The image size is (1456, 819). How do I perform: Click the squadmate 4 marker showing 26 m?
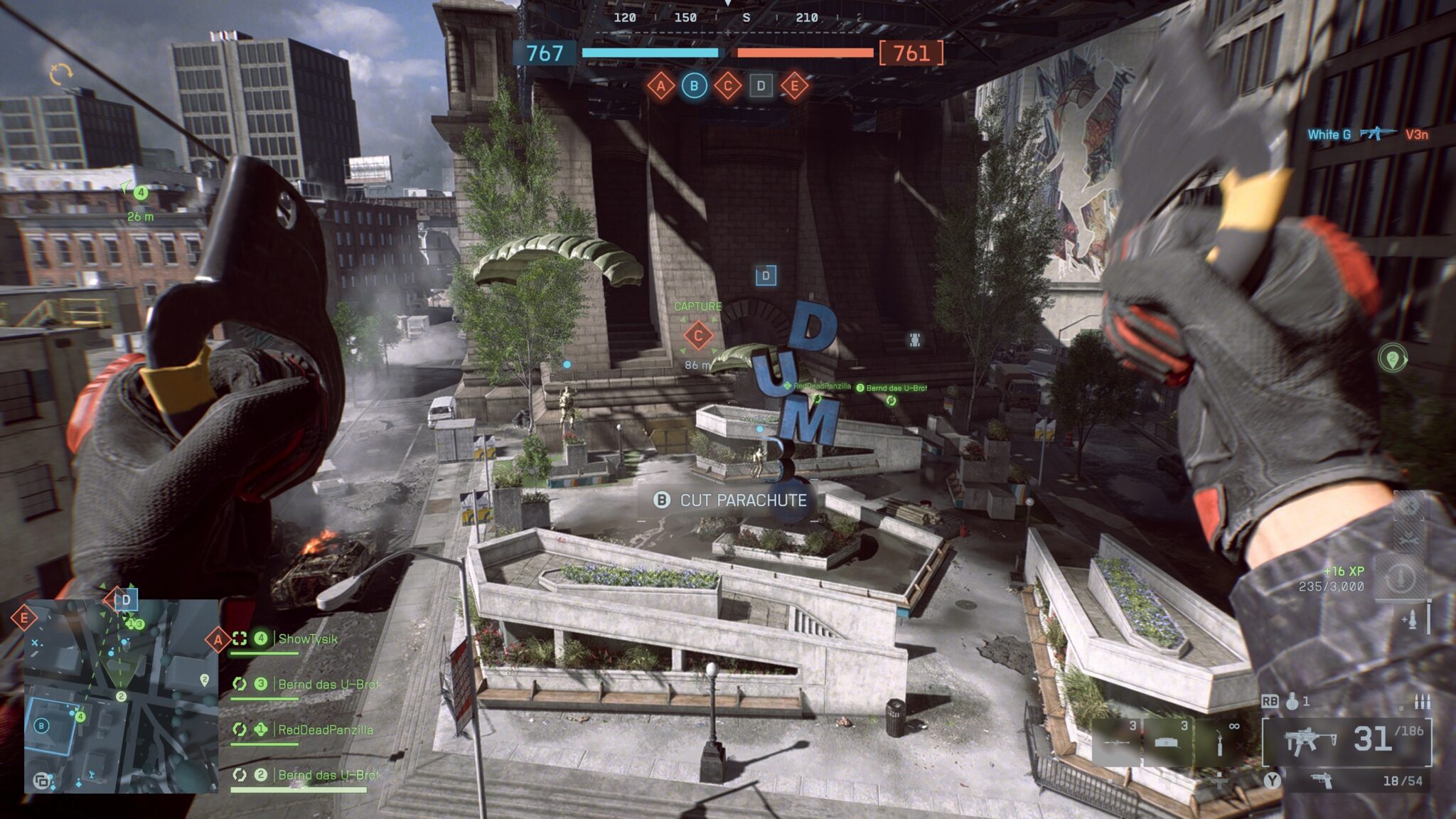point(141,193)
